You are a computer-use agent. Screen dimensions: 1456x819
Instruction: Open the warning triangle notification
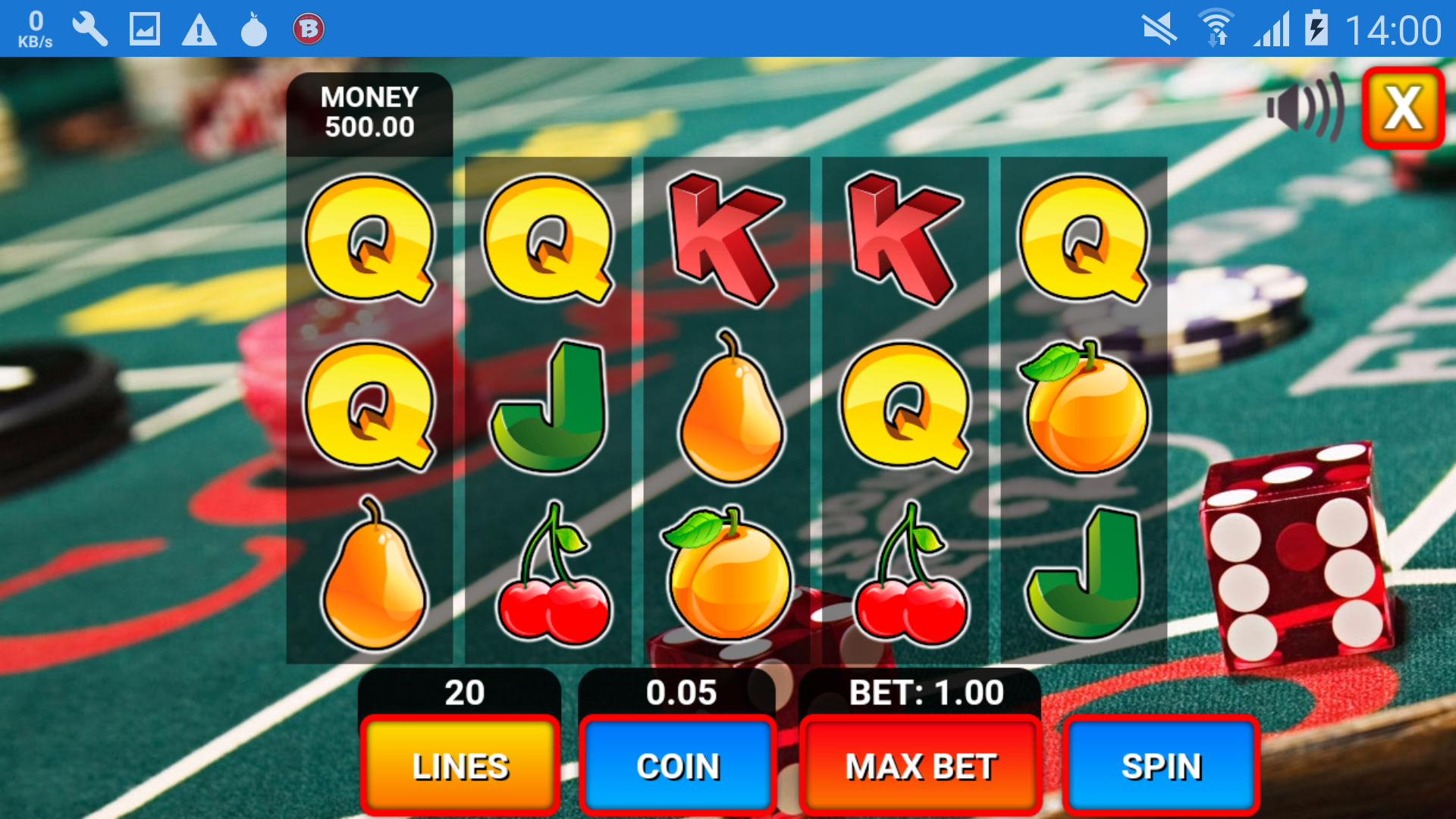(x=199, y=29)
